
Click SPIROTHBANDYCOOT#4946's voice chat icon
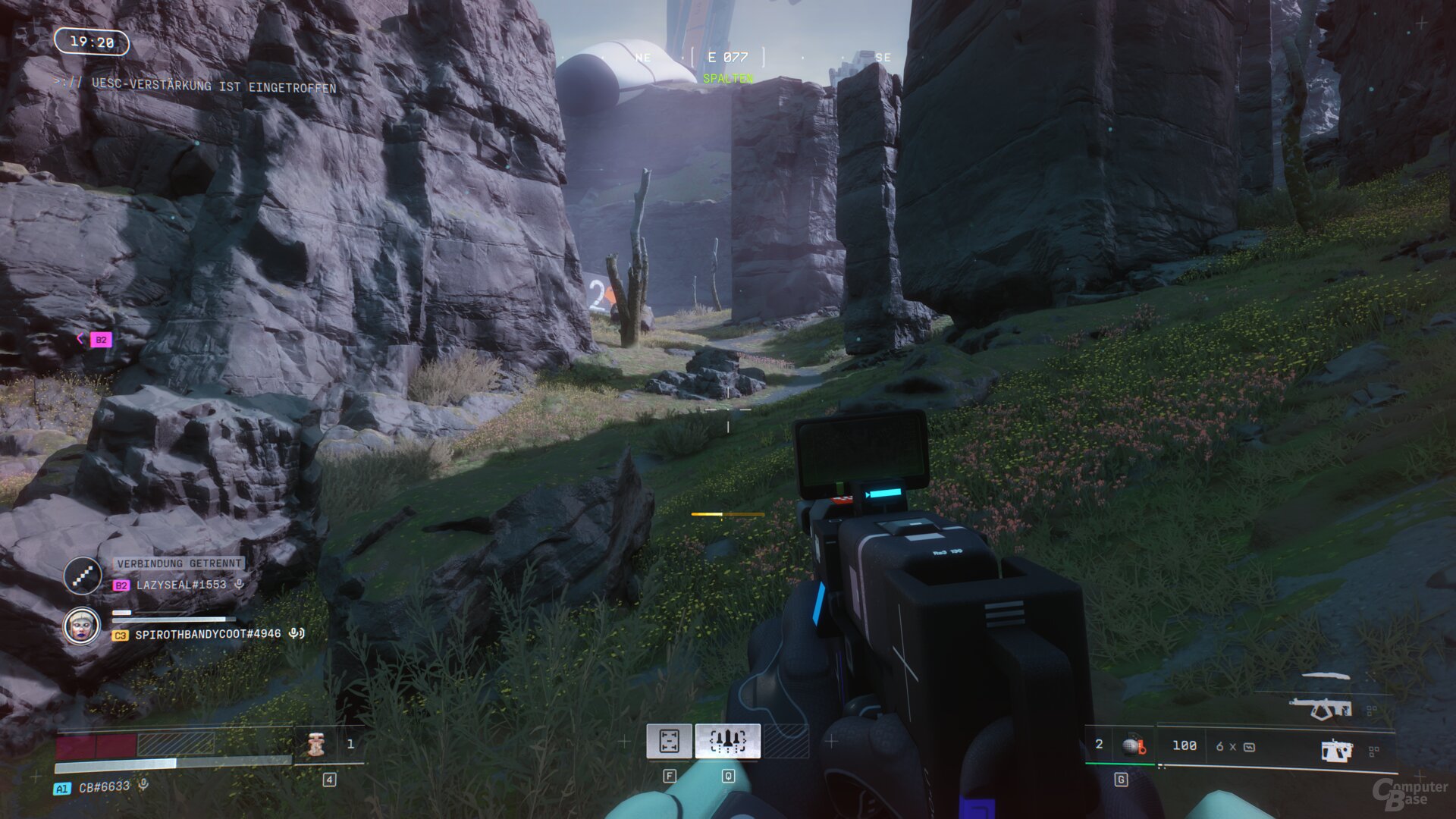(x=297, y=633)
